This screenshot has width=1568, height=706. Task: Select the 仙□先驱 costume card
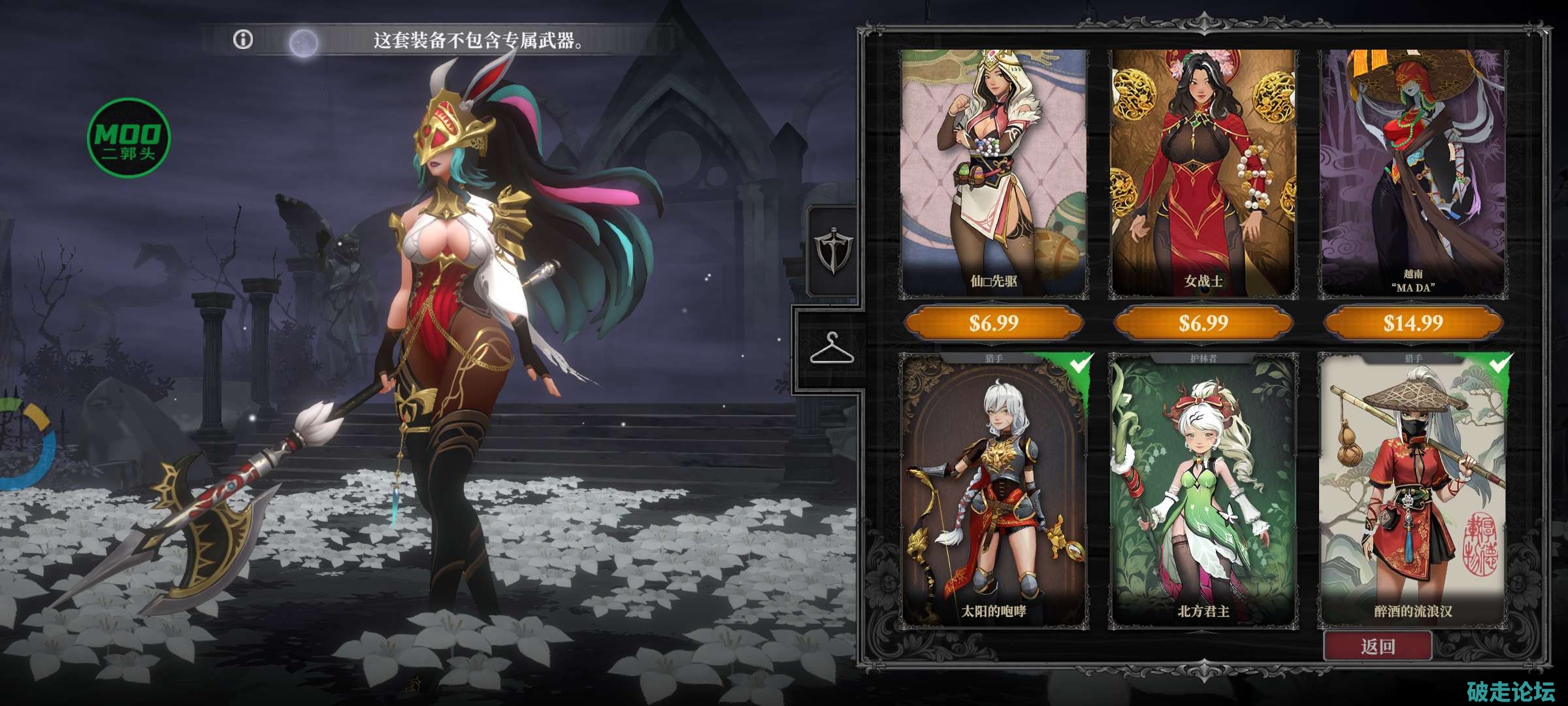993,173
